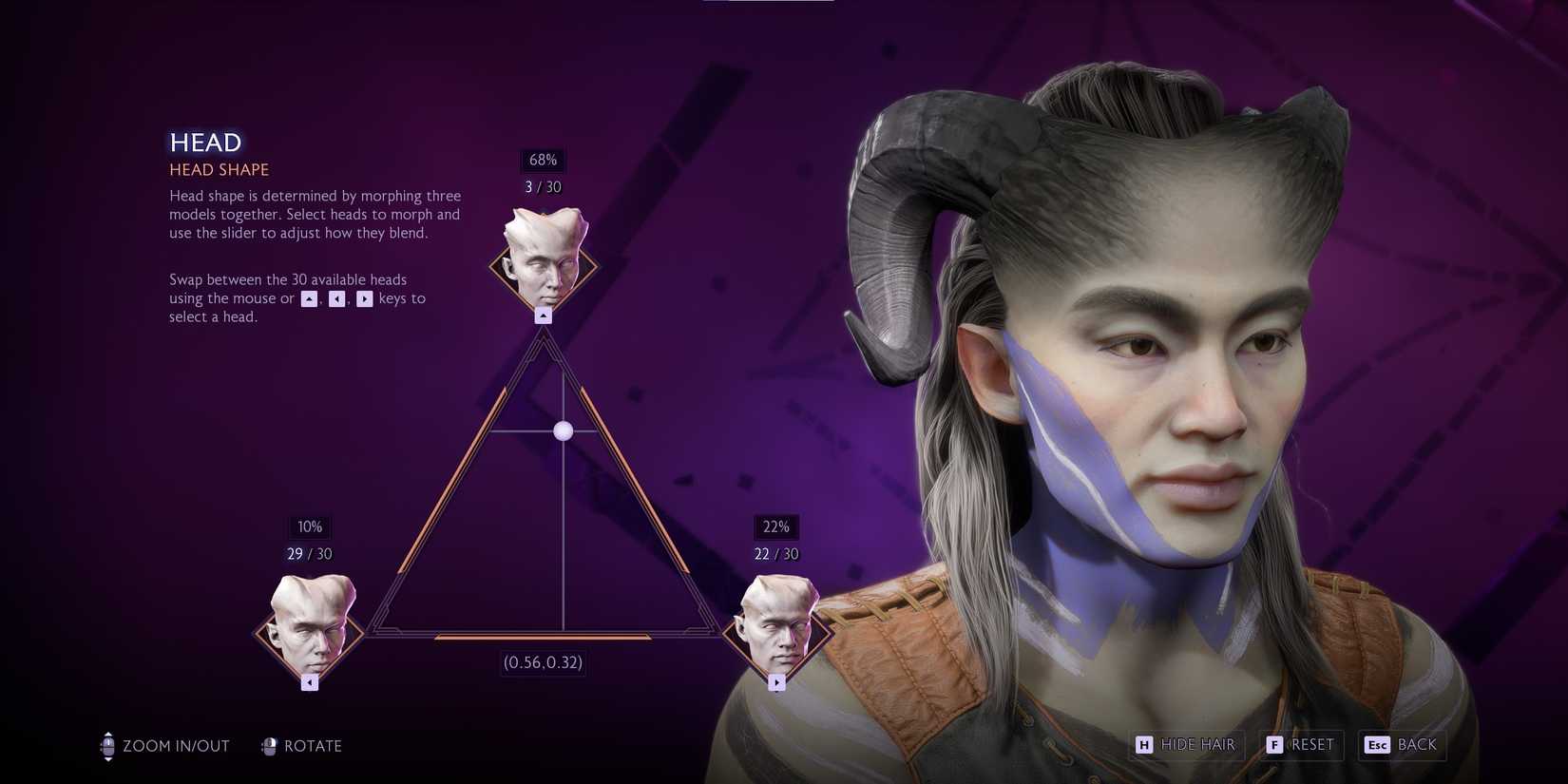
Task: Click the right-arrow key glyph in the description text
Action: pos(366,298)
